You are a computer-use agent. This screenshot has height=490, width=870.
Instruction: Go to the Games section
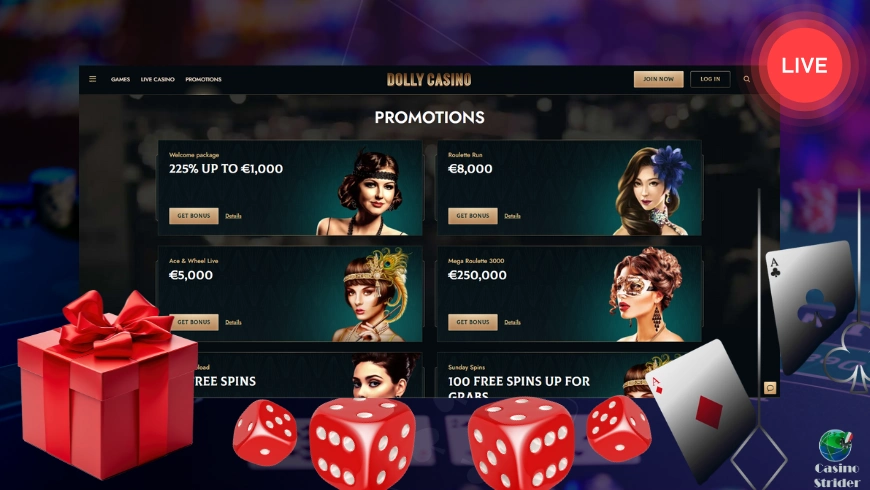point(120,79)
